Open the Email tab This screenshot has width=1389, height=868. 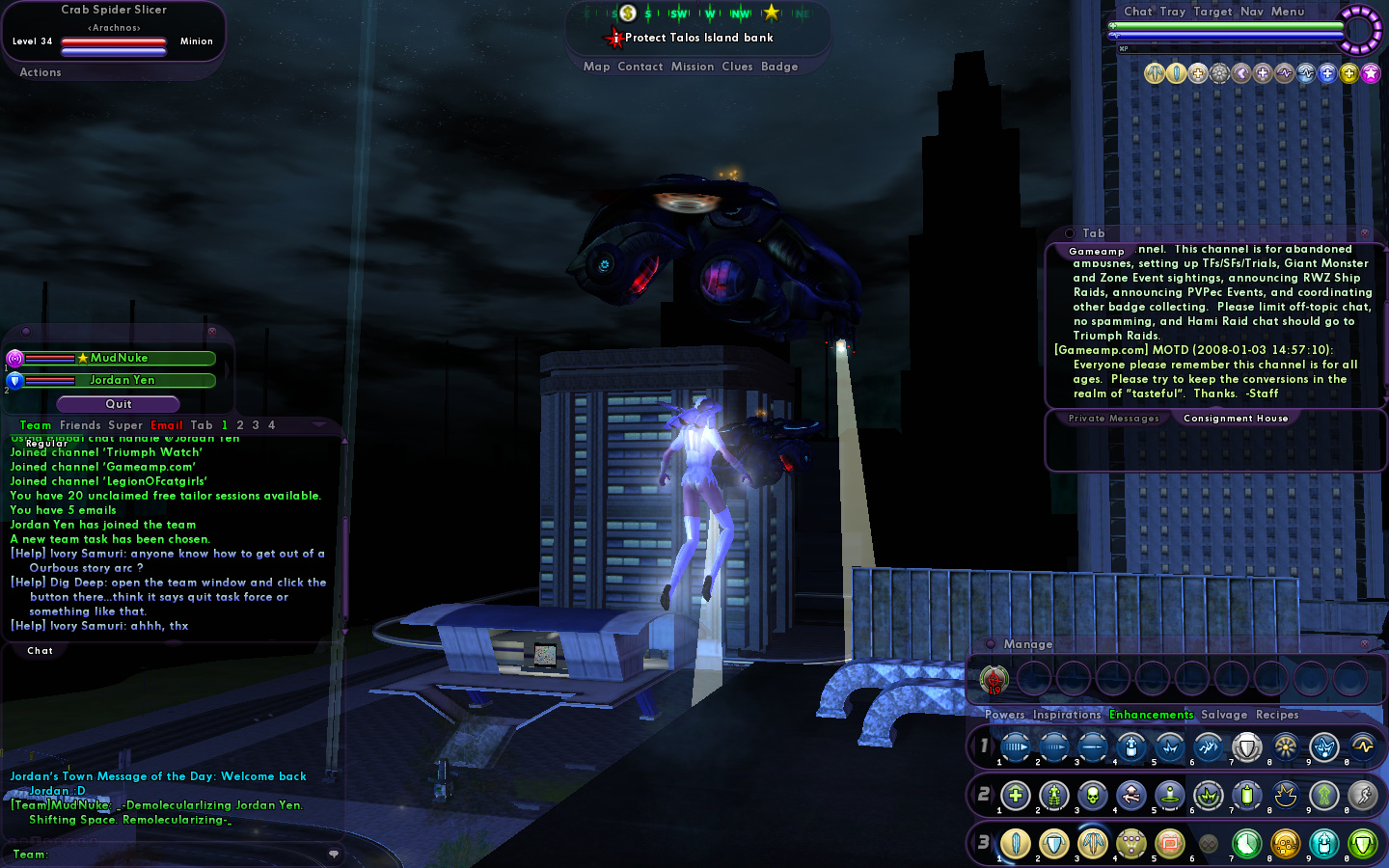[166, 425]
